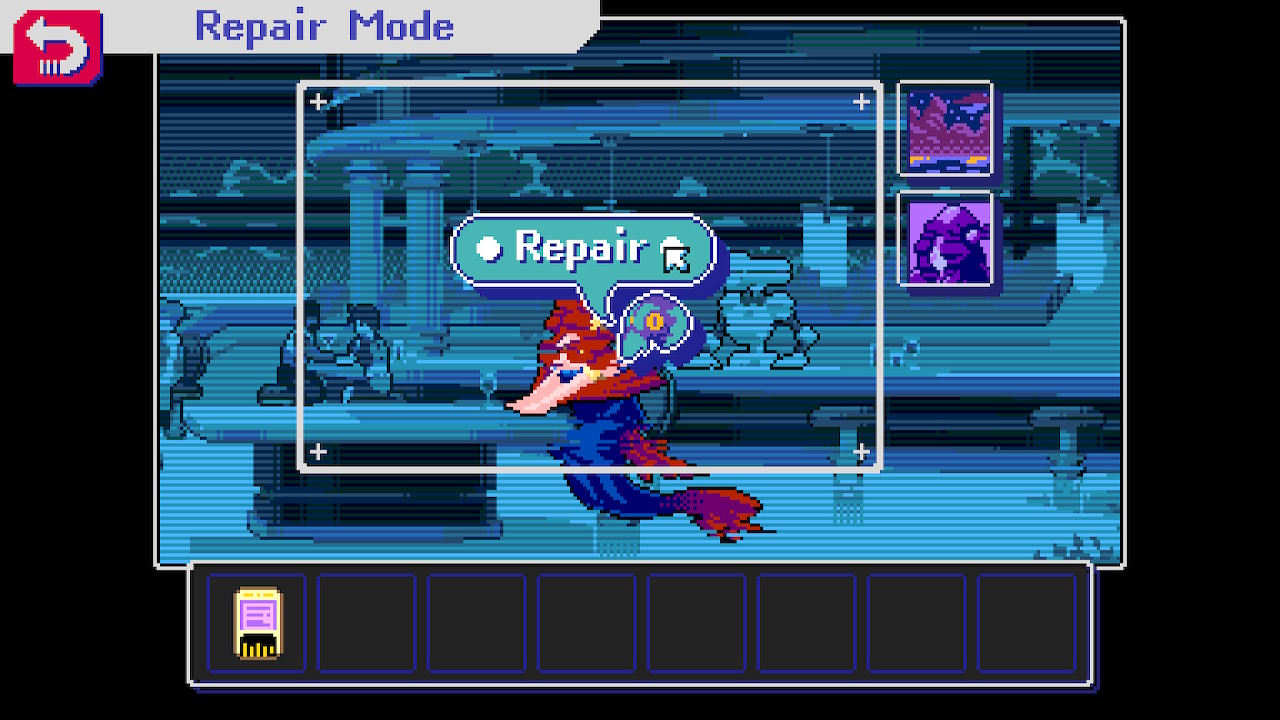Click the second empty inventory slot
This screenshot has width=1280, height=720.
[x=366, y=622]
